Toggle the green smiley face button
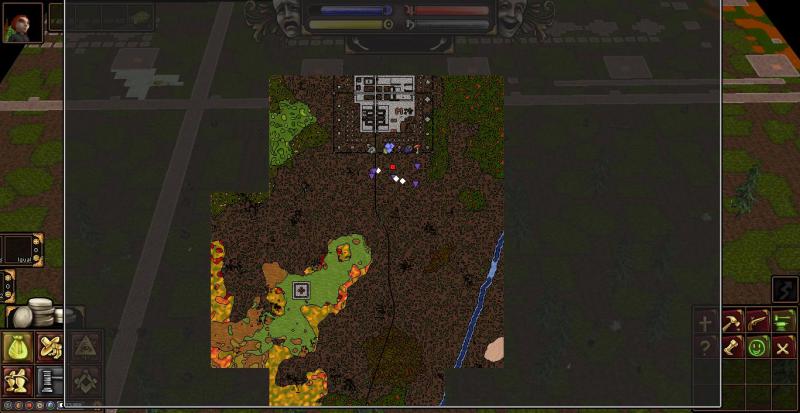 click(x=757, y=347)
